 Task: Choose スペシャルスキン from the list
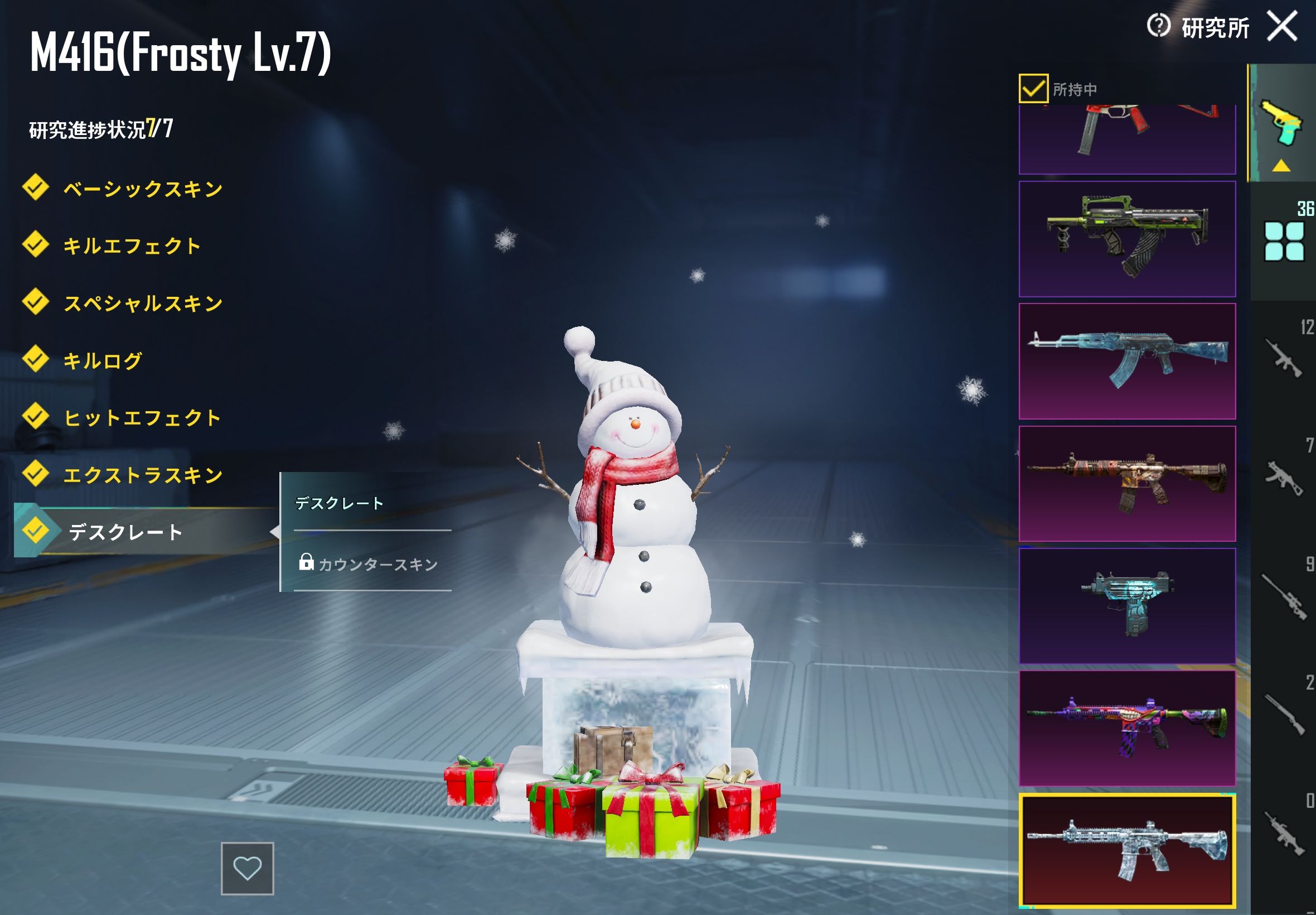point(143,304)
